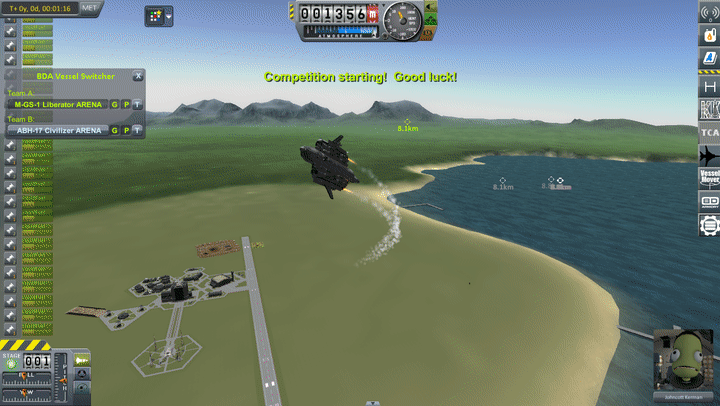The height and width of the screenshot is (406, 720).
Task: Open the colorful toolbar dropdown
Action: click(x=159, y=16)
